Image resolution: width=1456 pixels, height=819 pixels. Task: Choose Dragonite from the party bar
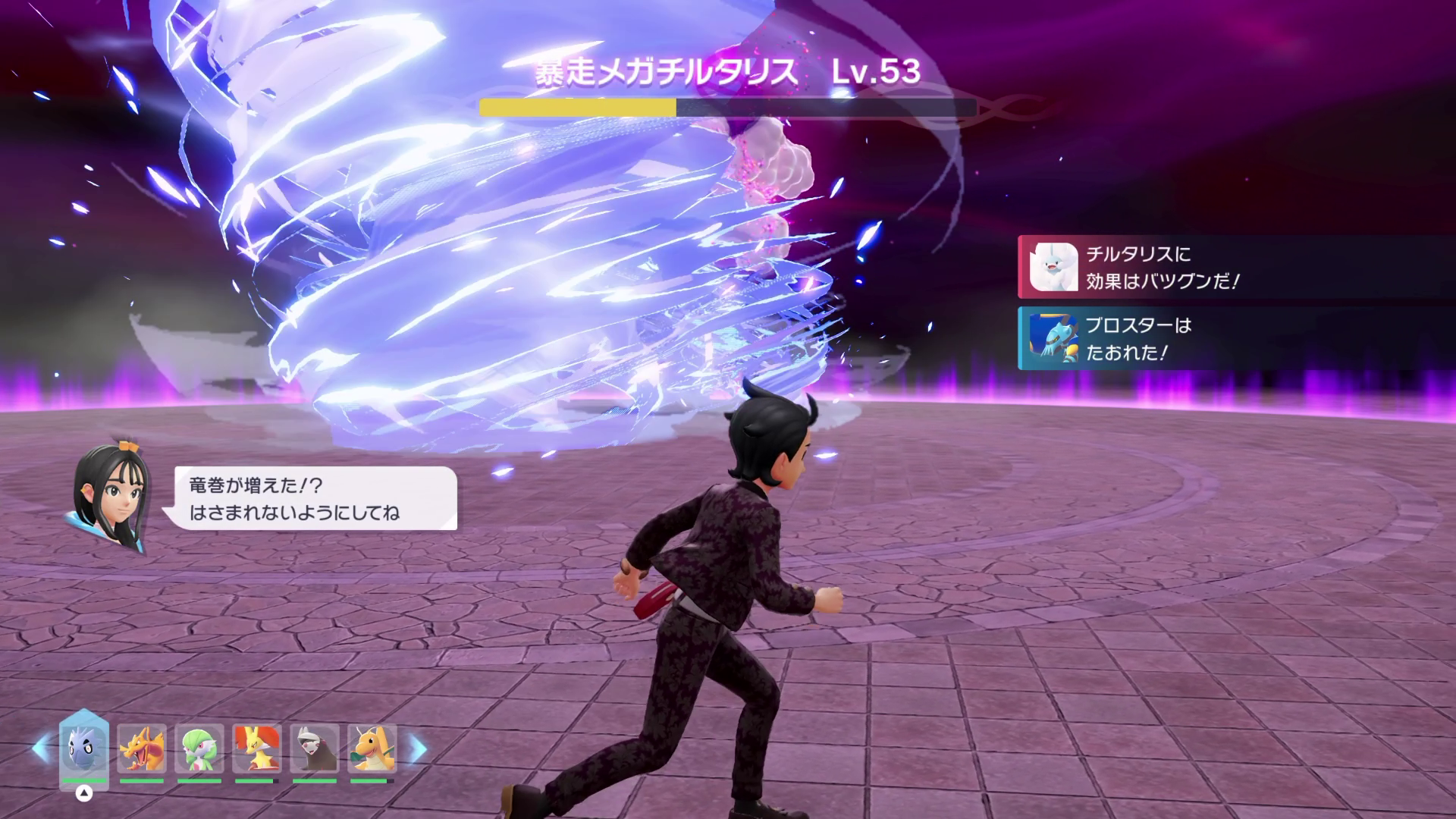(x=372, y=749)
